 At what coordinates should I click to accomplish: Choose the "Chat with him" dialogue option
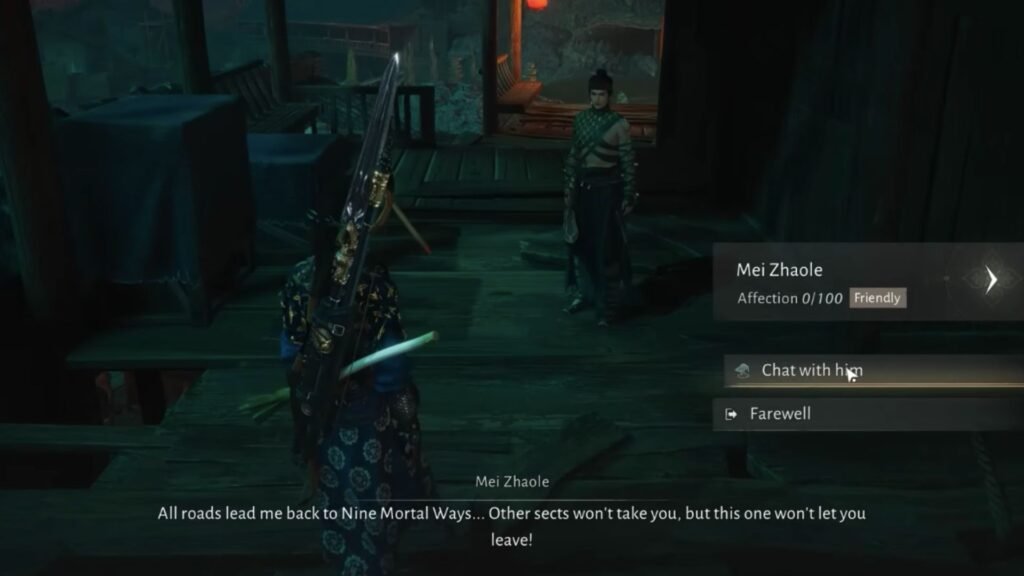[812, 370]
